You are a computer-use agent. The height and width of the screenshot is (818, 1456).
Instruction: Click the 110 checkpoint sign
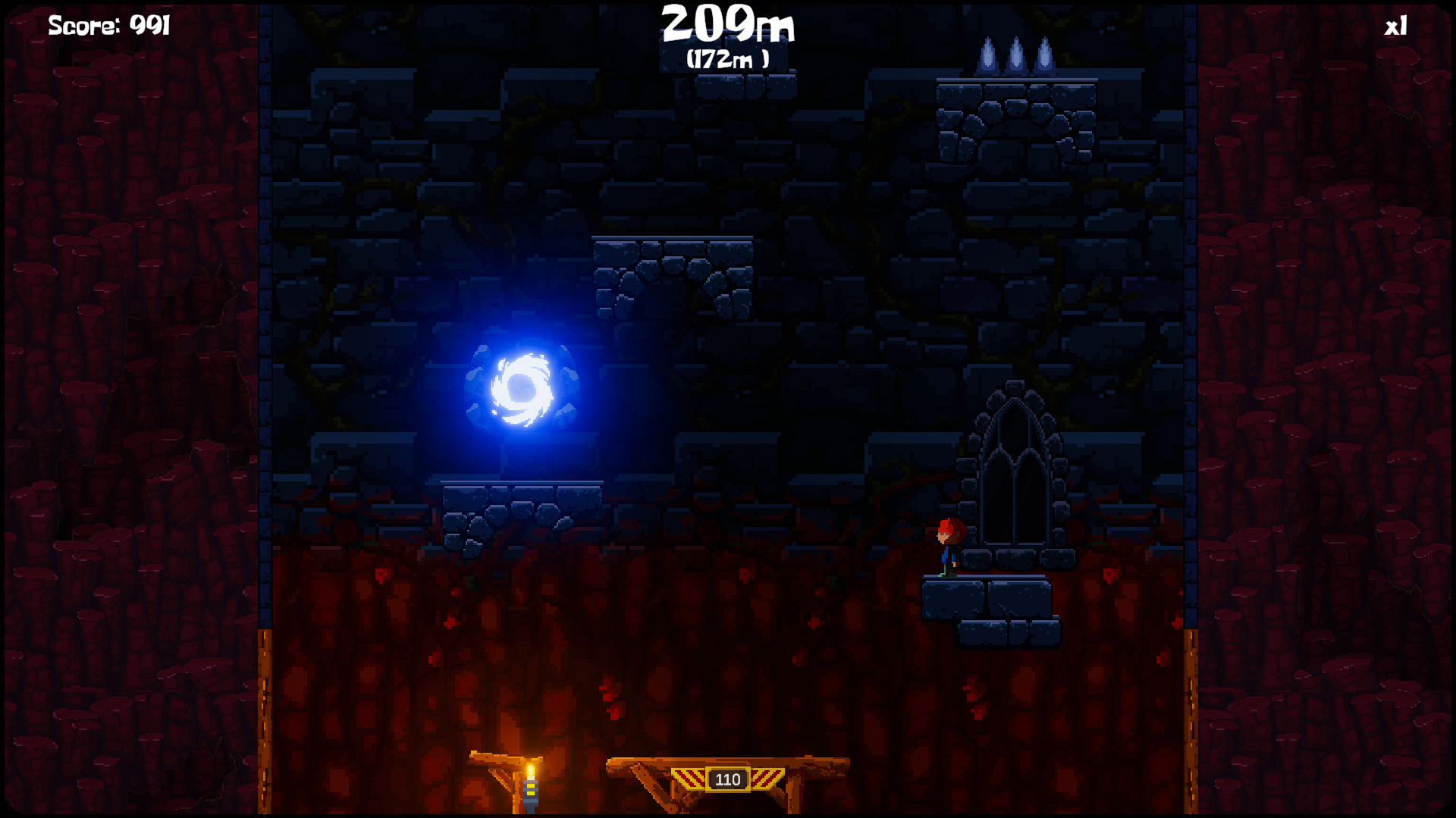pyautogui.click(x=727, y=779)
